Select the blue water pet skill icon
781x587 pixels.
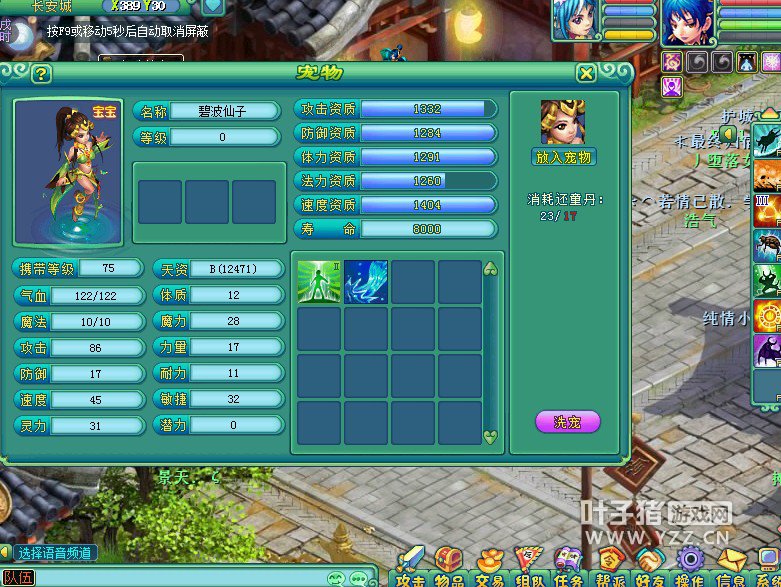tap(366, 281)
